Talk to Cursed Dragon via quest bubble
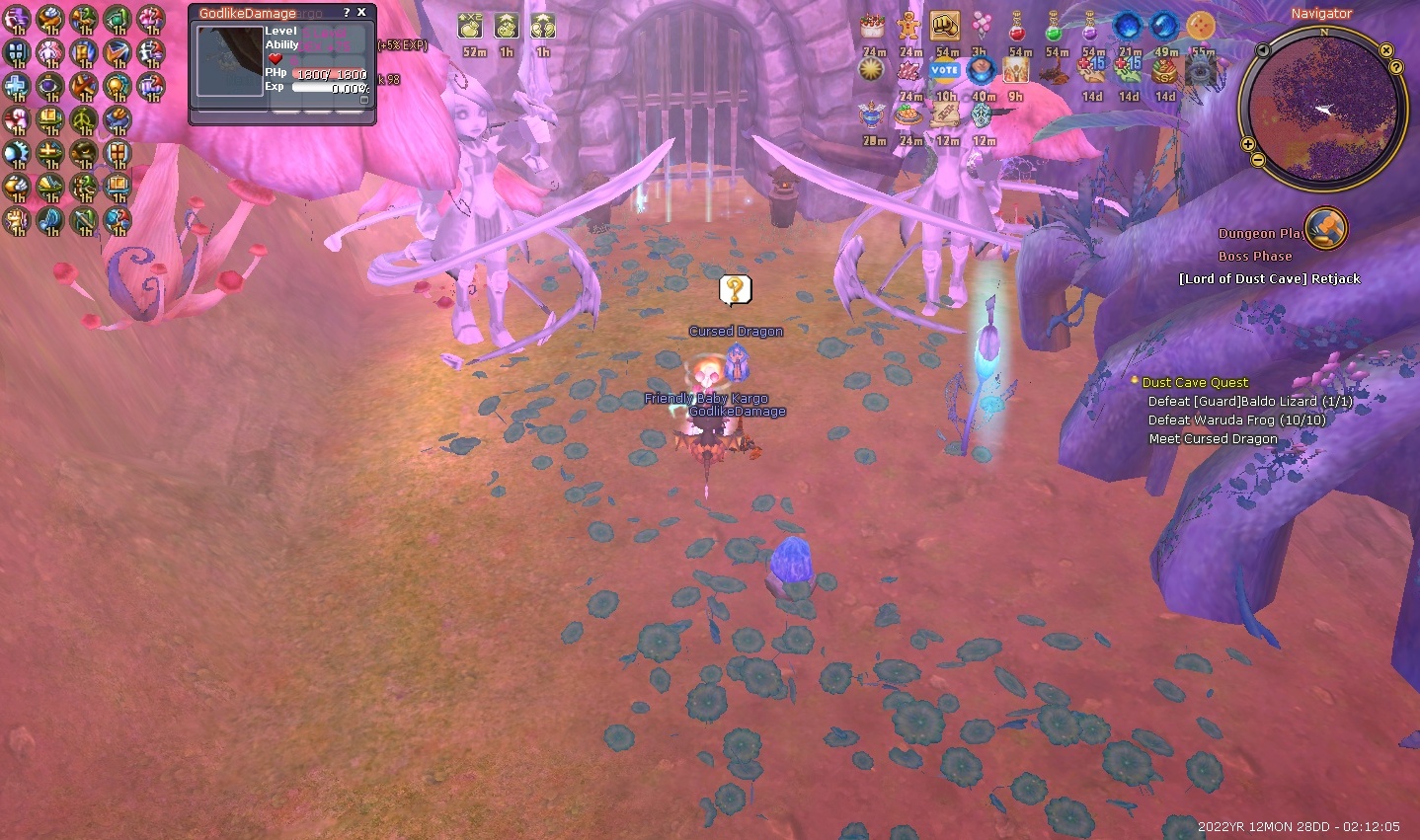This screenshot has width=1420, height=840. tap(735, 290)
